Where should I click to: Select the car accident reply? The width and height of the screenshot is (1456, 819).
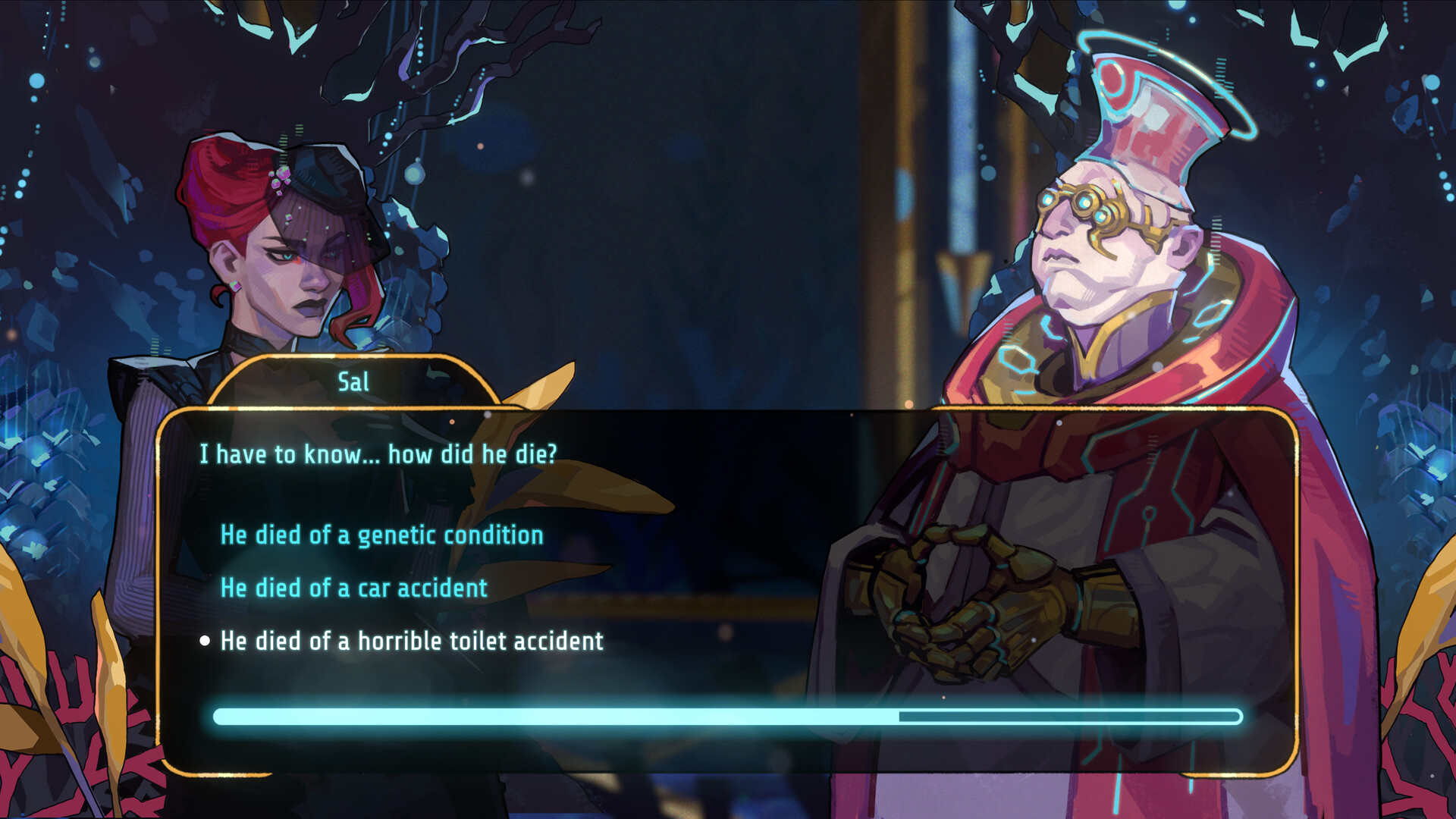tap(353, 588)
